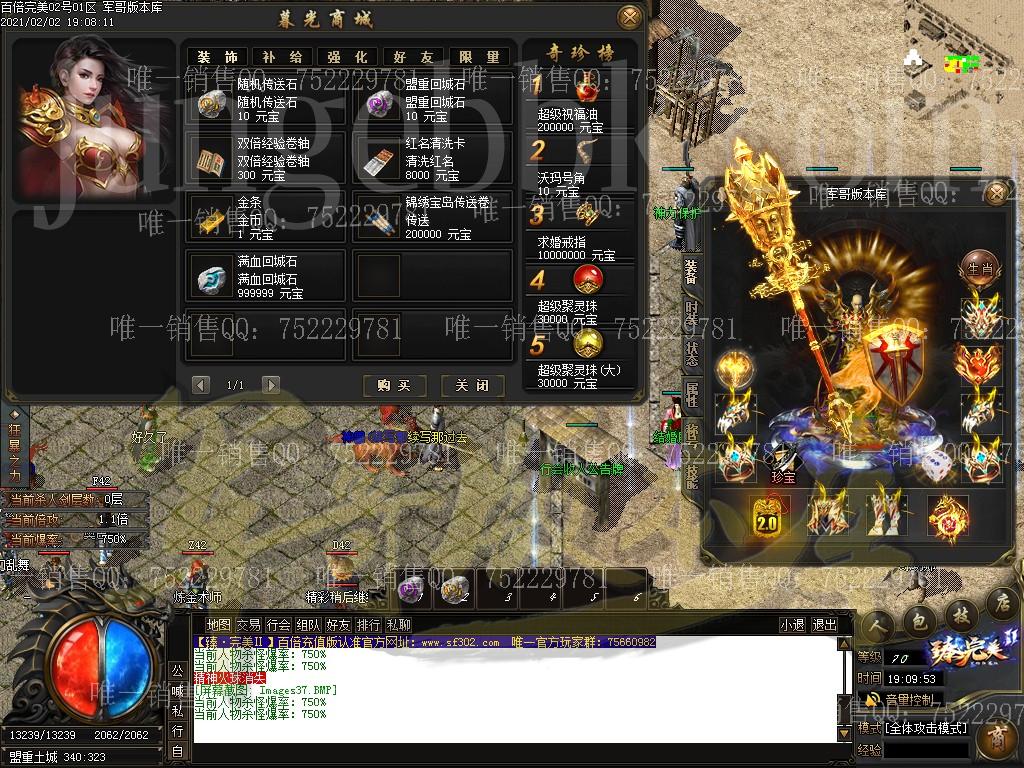Click the 购买 buy button
The height and width of the screenshot is (768, 1024).
tap(395, 385)
